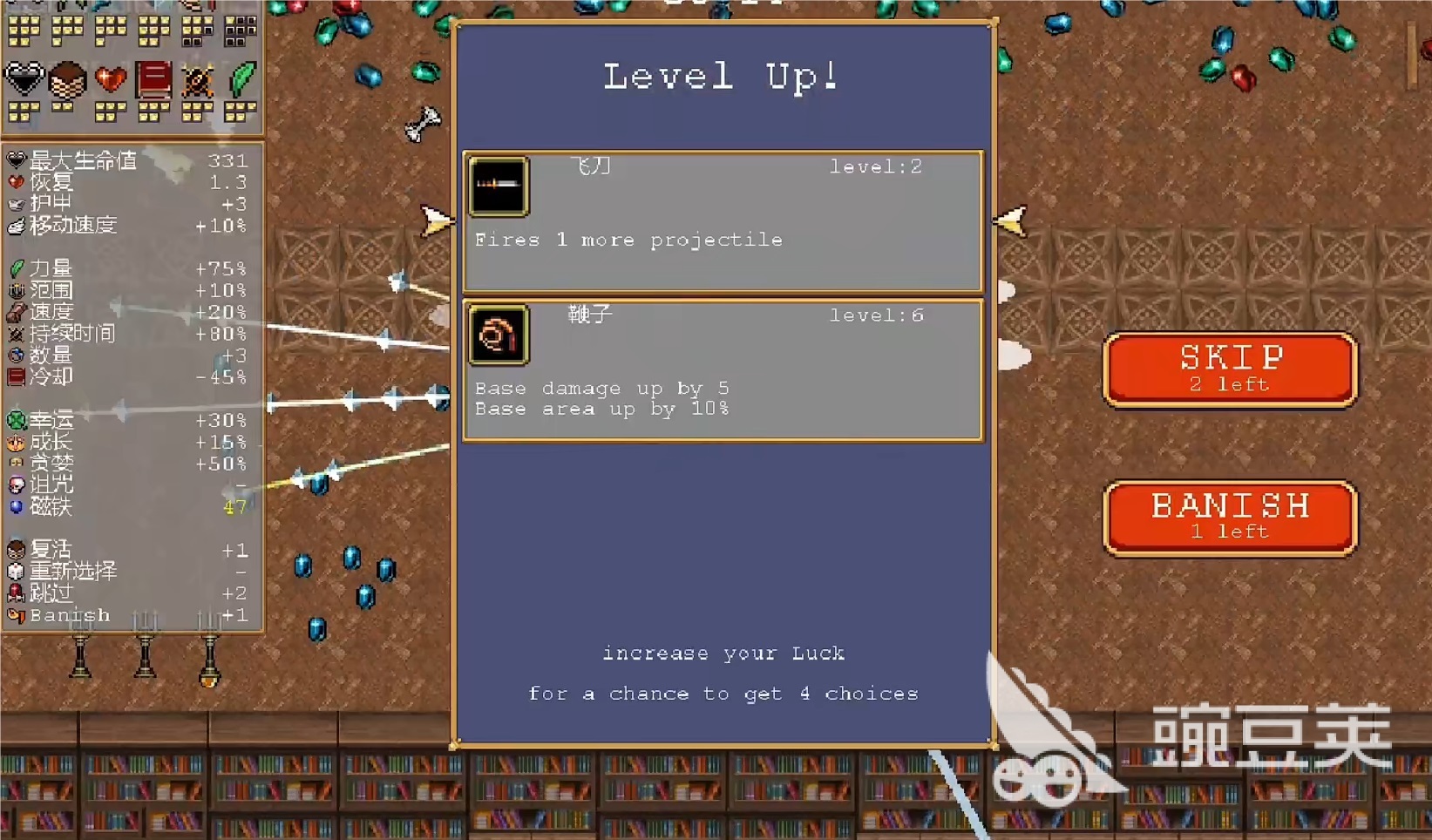Click the crown icon next to 成长
Screen dimensions: 1432x840
17,442
